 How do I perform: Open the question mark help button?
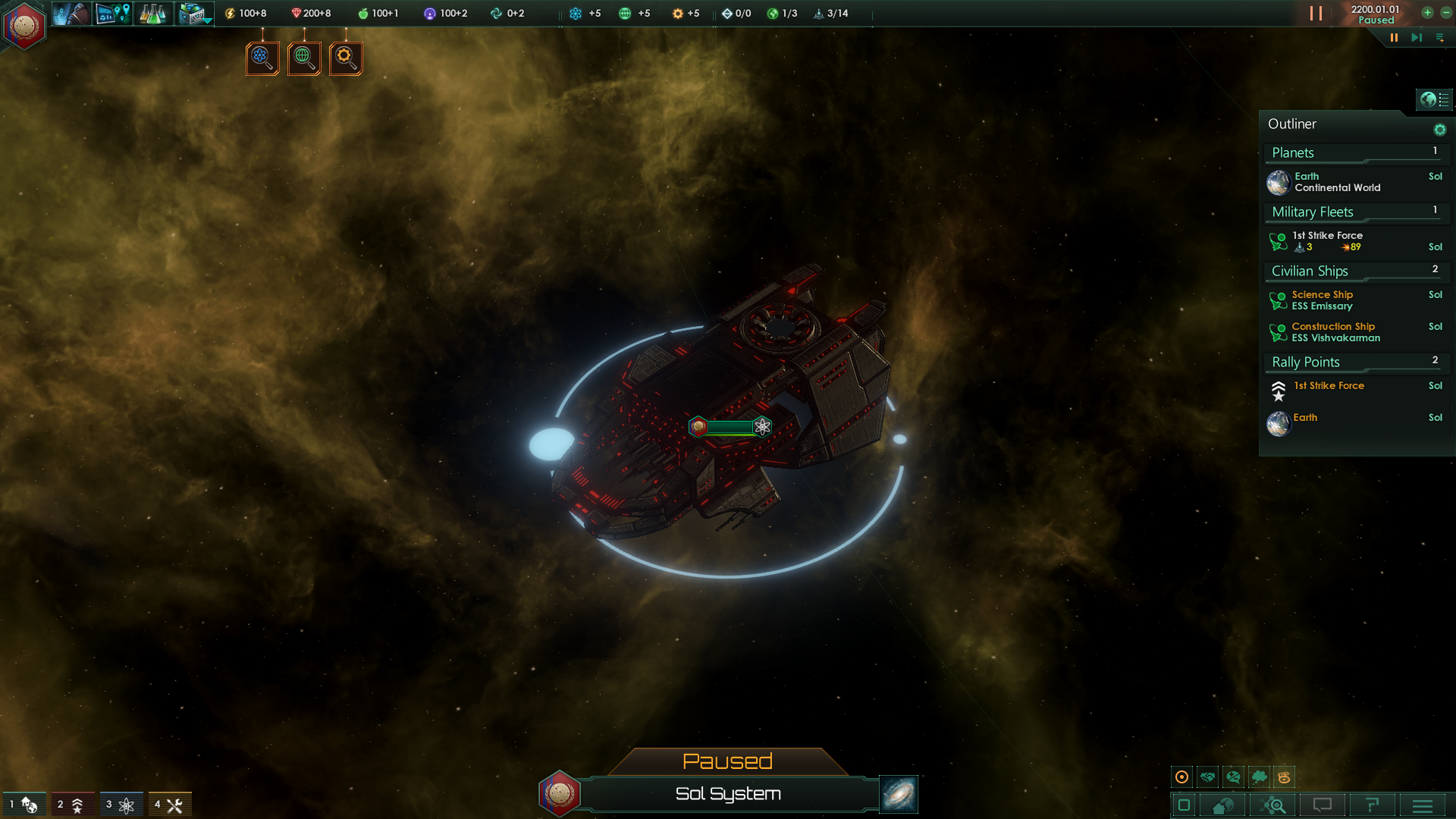tap(1372, 805)
